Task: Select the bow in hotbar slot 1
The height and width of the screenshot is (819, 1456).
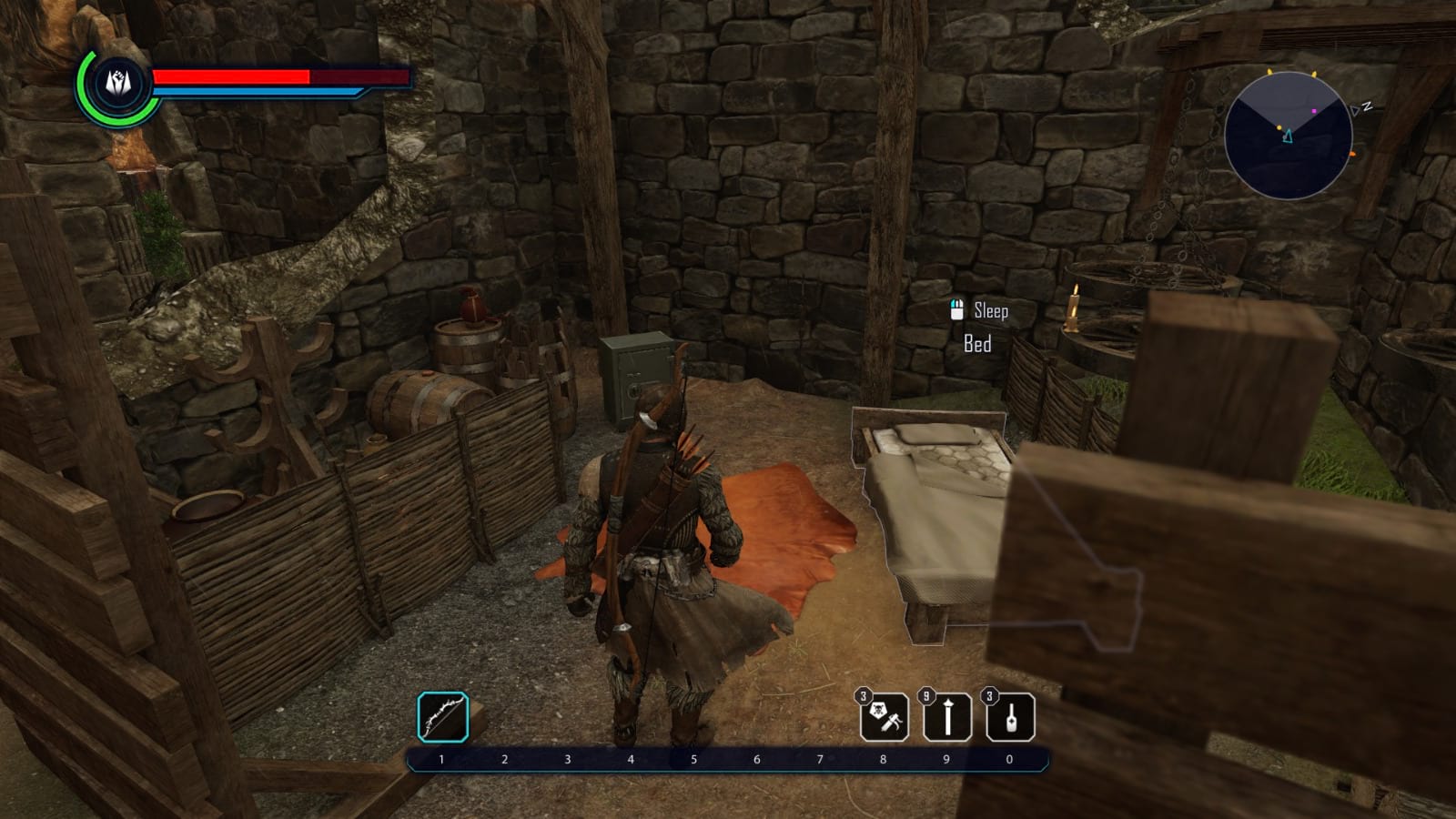Action: pyautogui.click(x=441, y=715)
